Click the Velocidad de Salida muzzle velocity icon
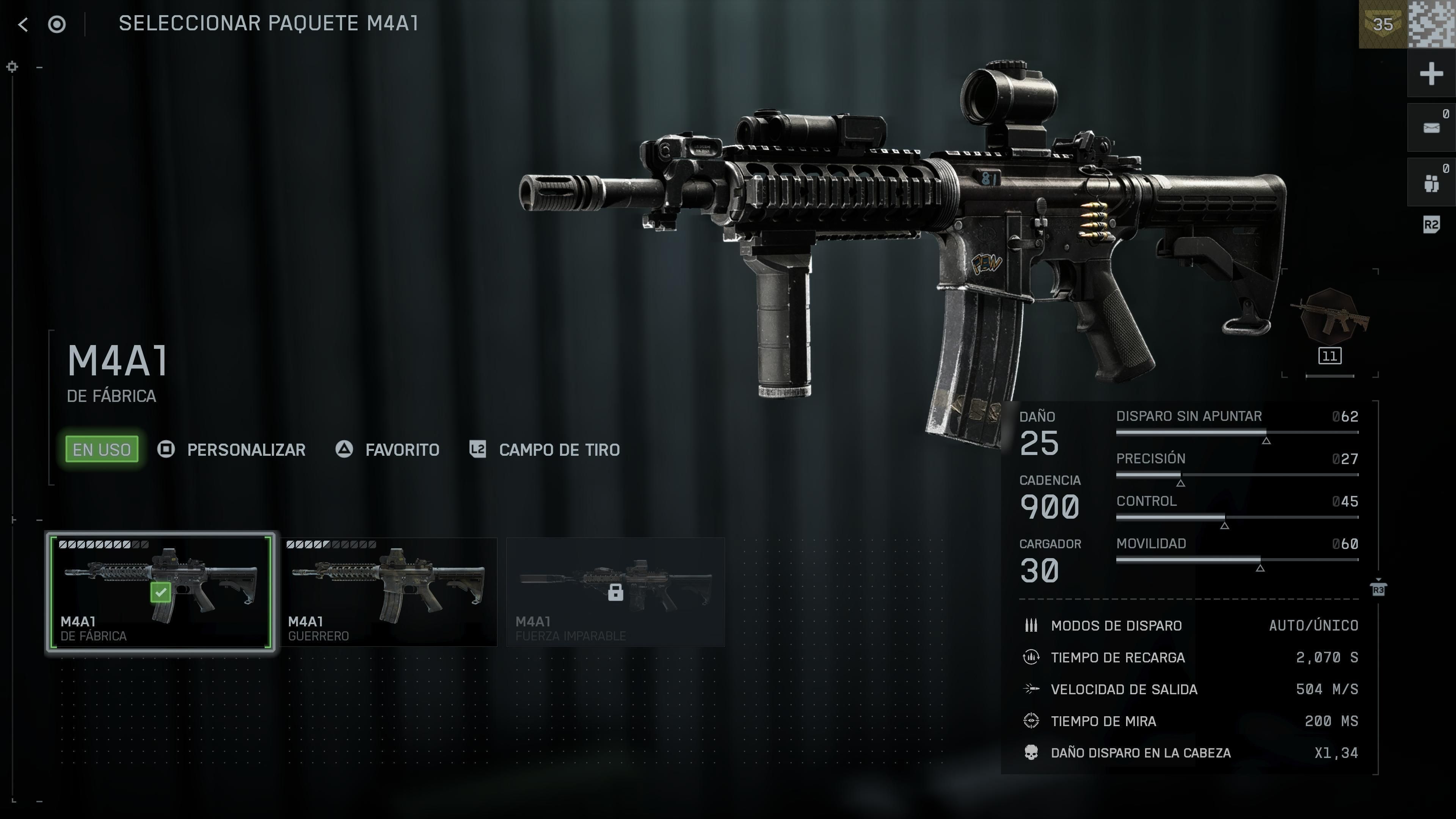This screenshot has width=1456, height=819. click(x=1032, y=689)
